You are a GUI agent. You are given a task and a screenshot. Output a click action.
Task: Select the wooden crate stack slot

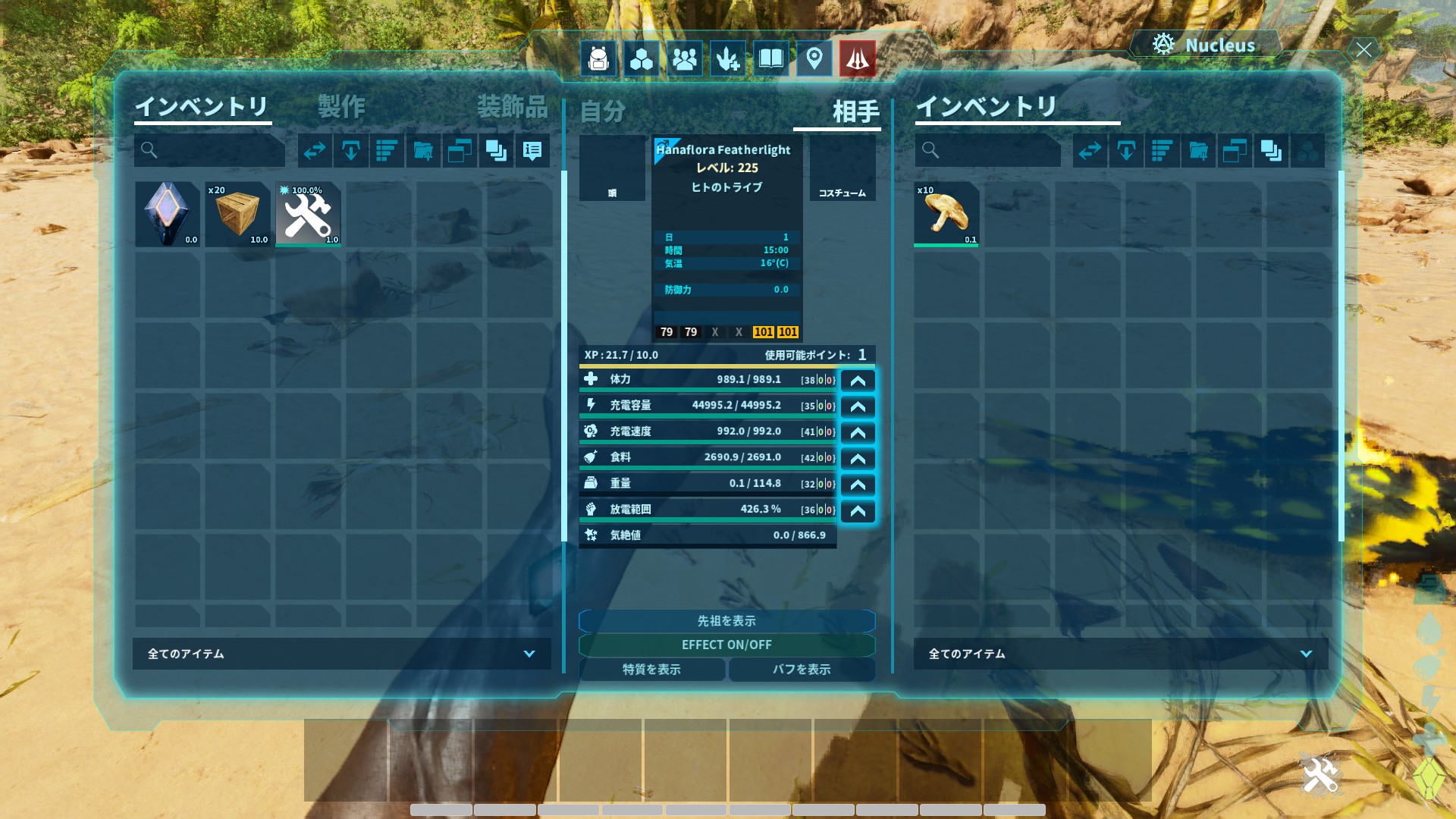(x=238, y=214)
